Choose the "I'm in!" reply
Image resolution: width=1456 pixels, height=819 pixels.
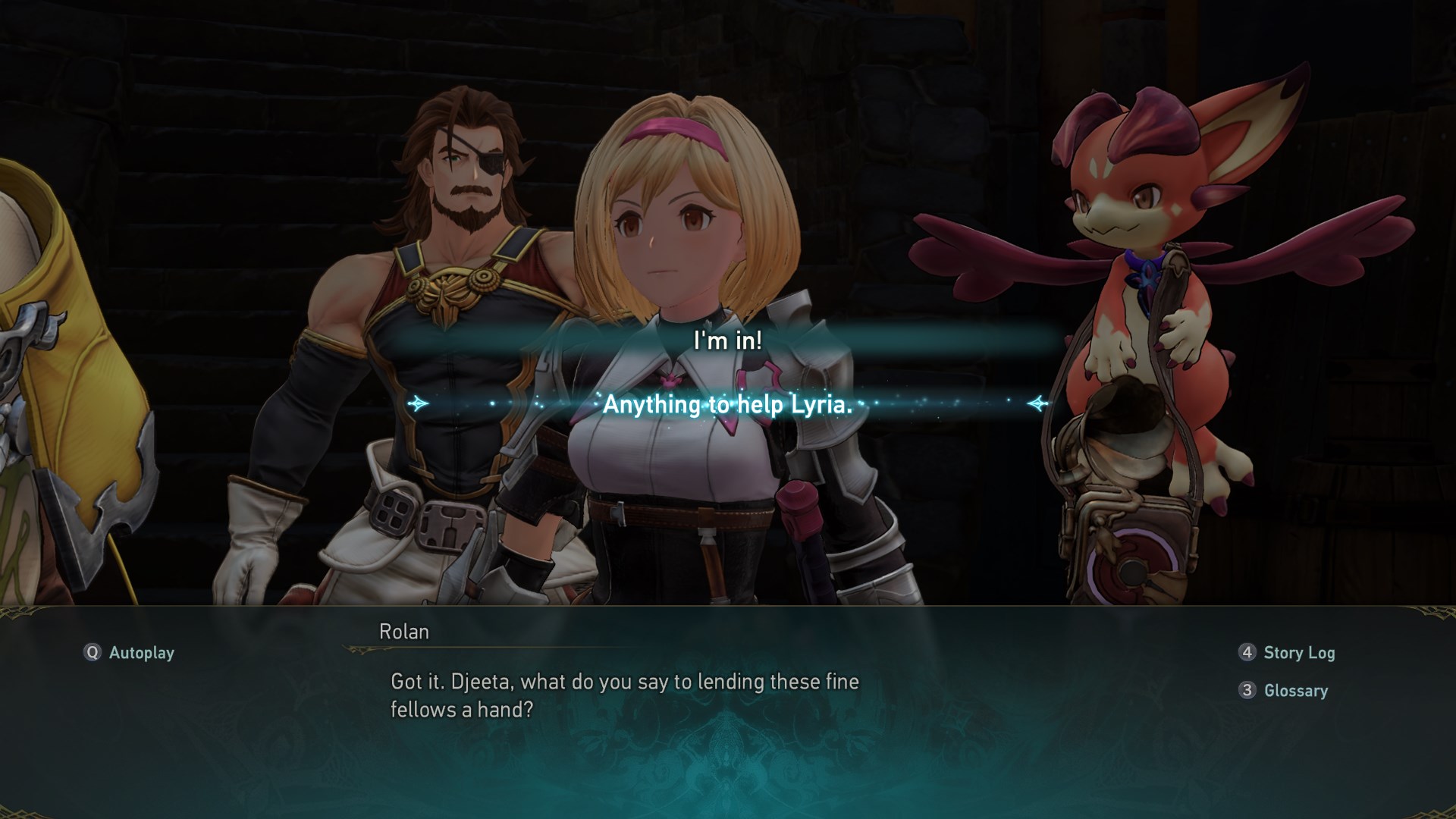(727, 340)
